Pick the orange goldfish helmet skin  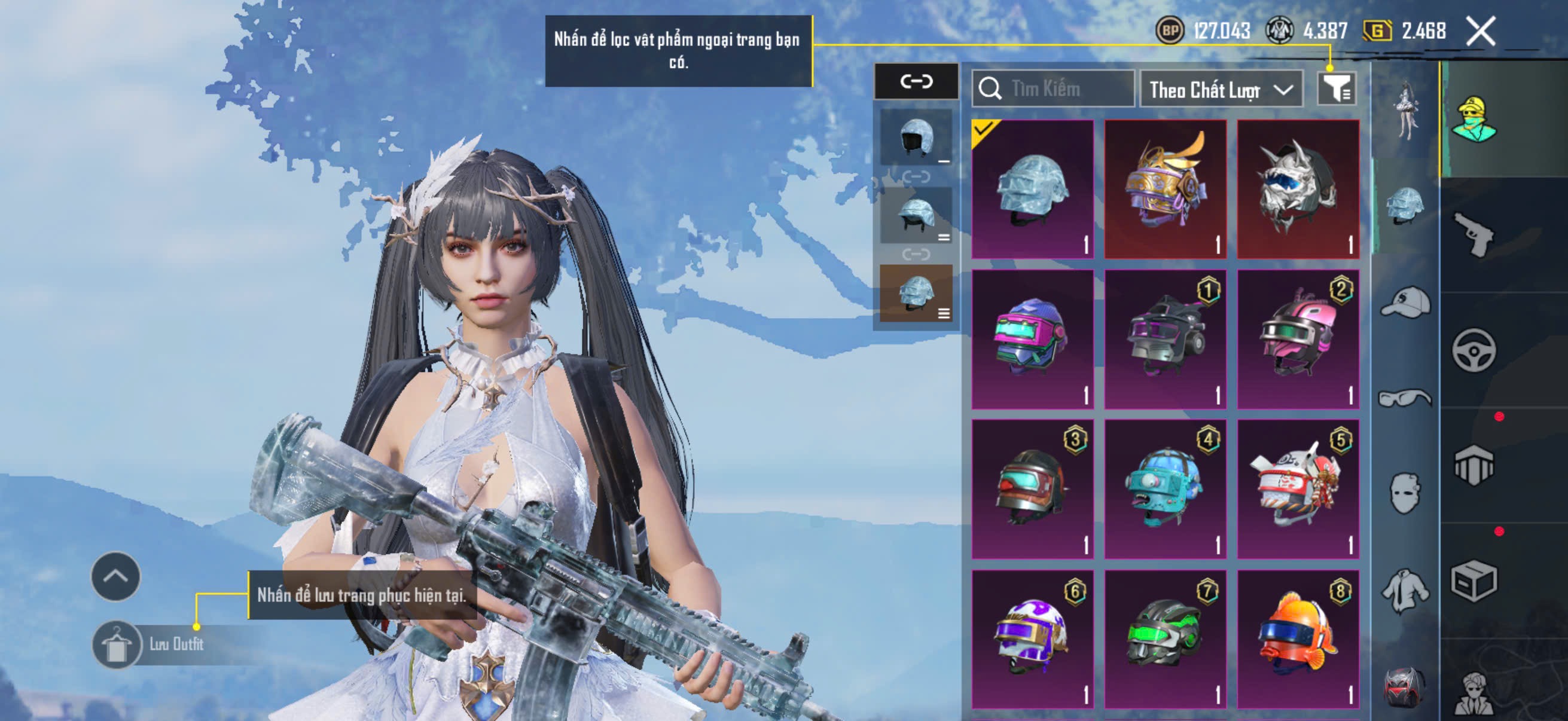(1298, 639)
